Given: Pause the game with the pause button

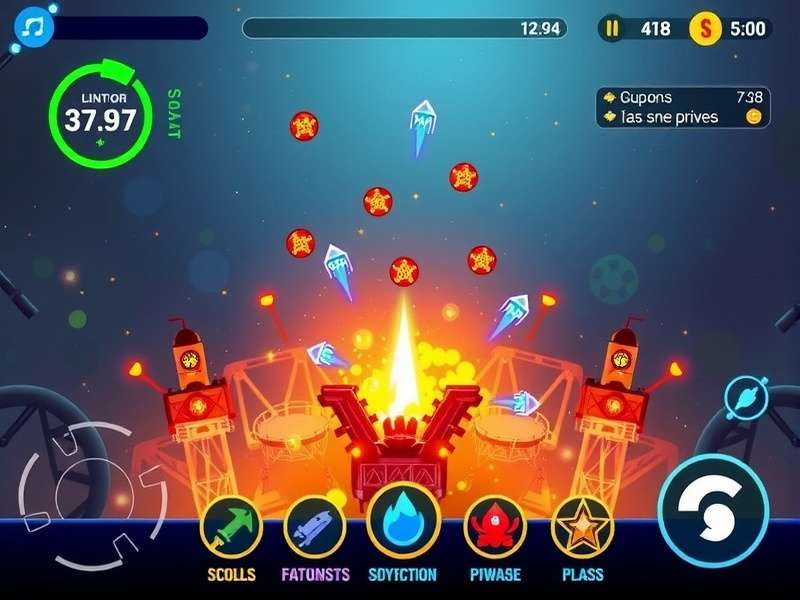Looking at the screenshot, I should (x=612, y=28).
